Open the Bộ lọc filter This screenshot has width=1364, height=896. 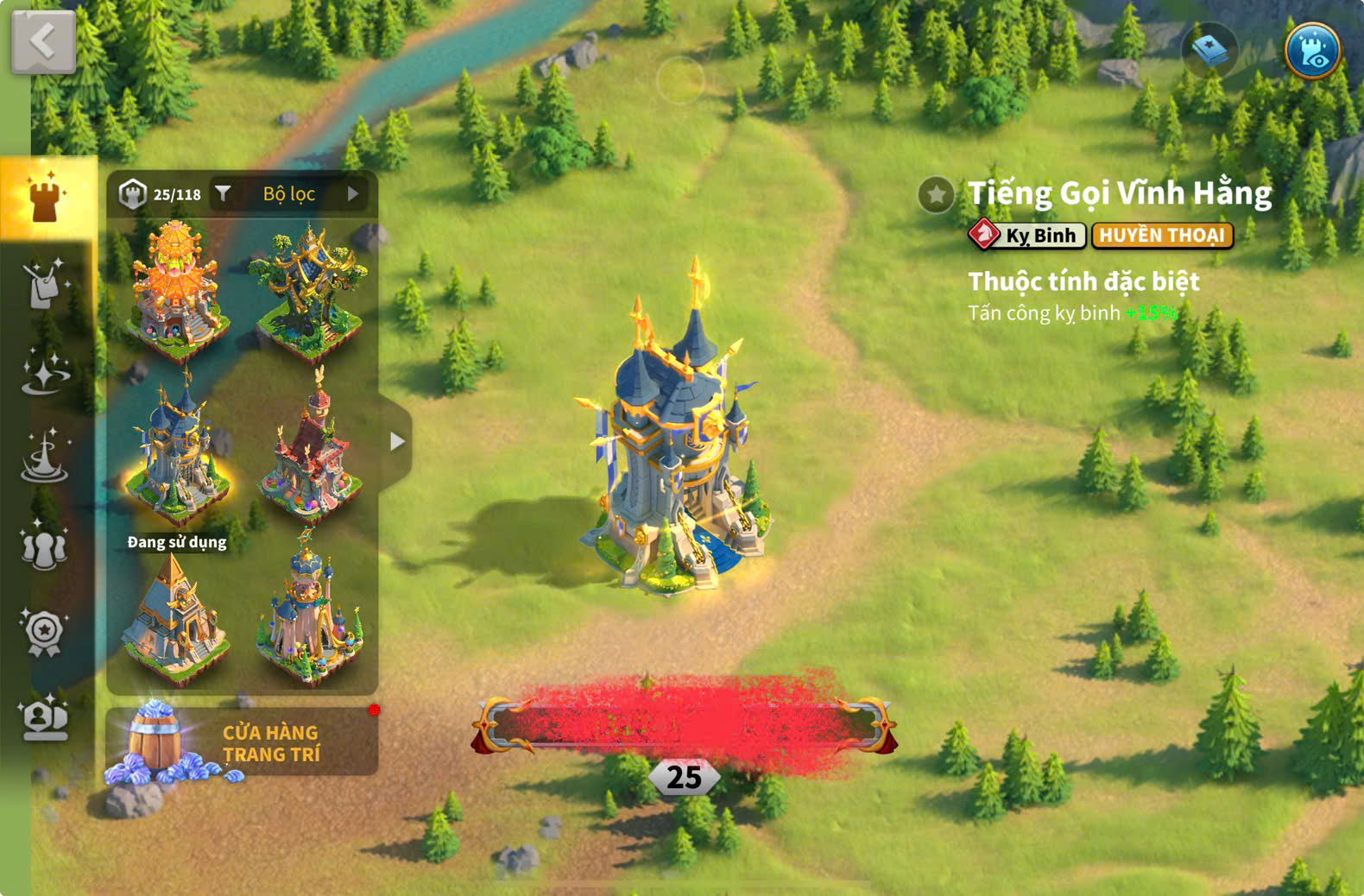[x=288, y=194]
